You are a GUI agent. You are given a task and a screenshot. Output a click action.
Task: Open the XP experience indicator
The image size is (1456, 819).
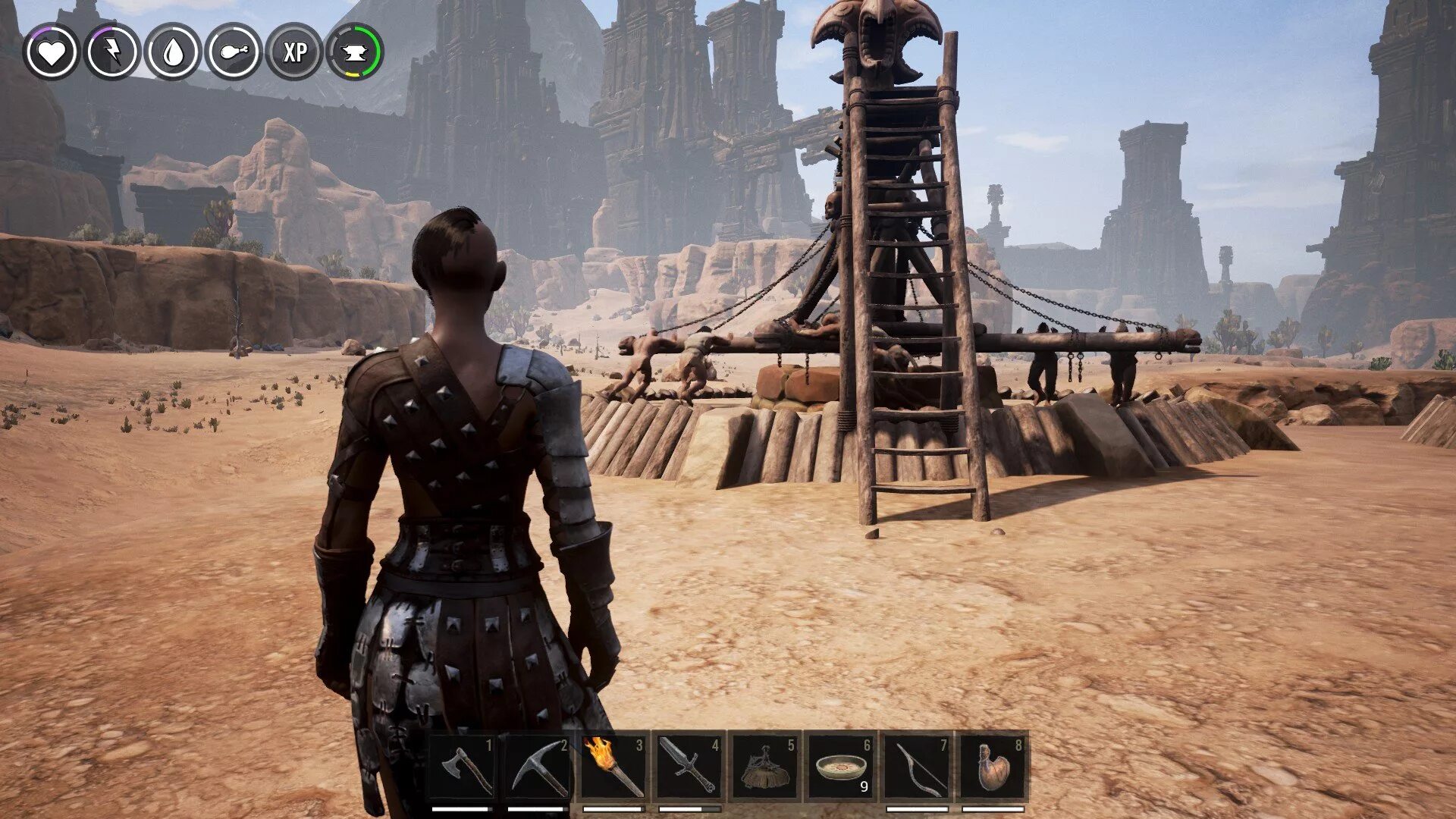click(294, 52)
